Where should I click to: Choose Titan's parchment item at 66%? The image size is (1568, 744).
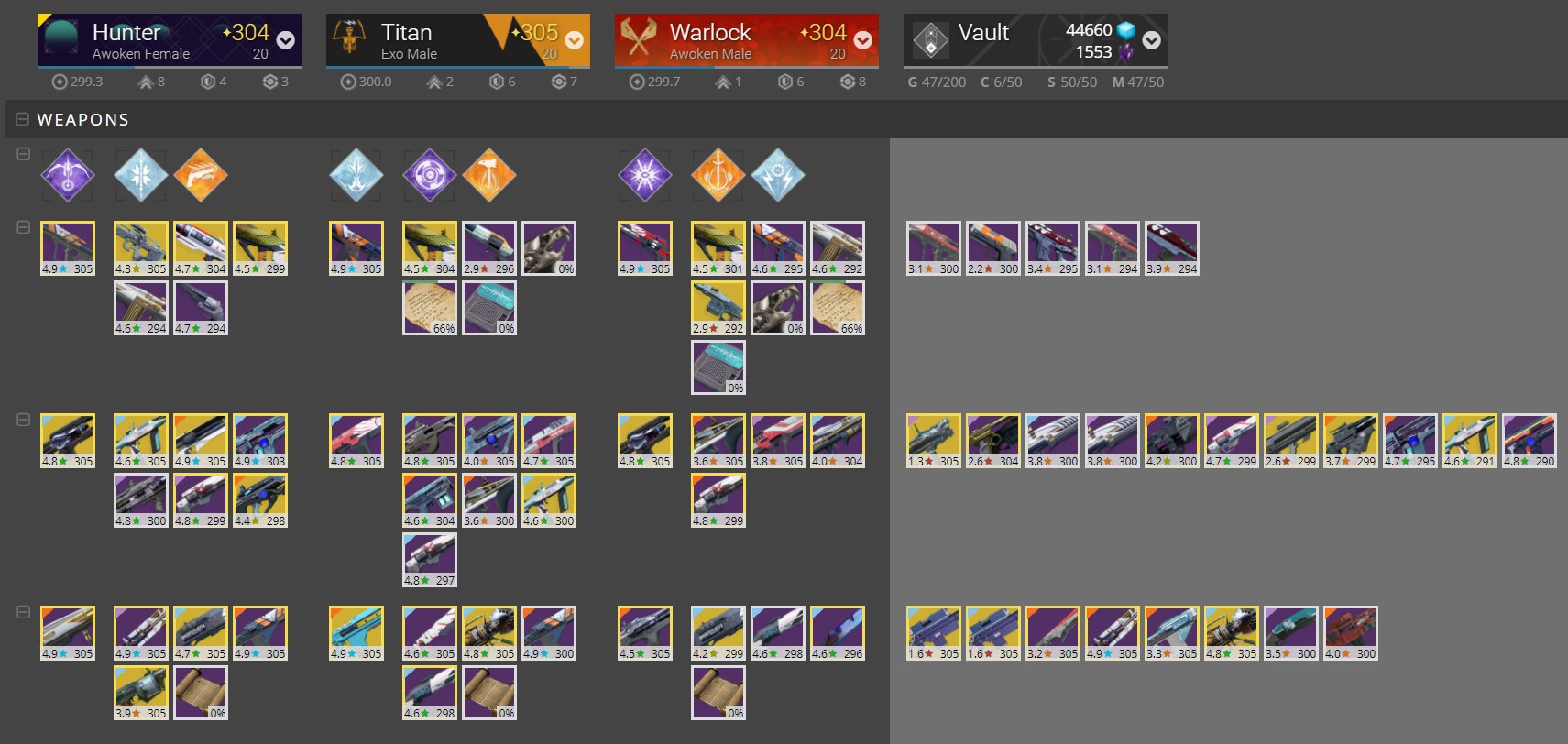430,307
